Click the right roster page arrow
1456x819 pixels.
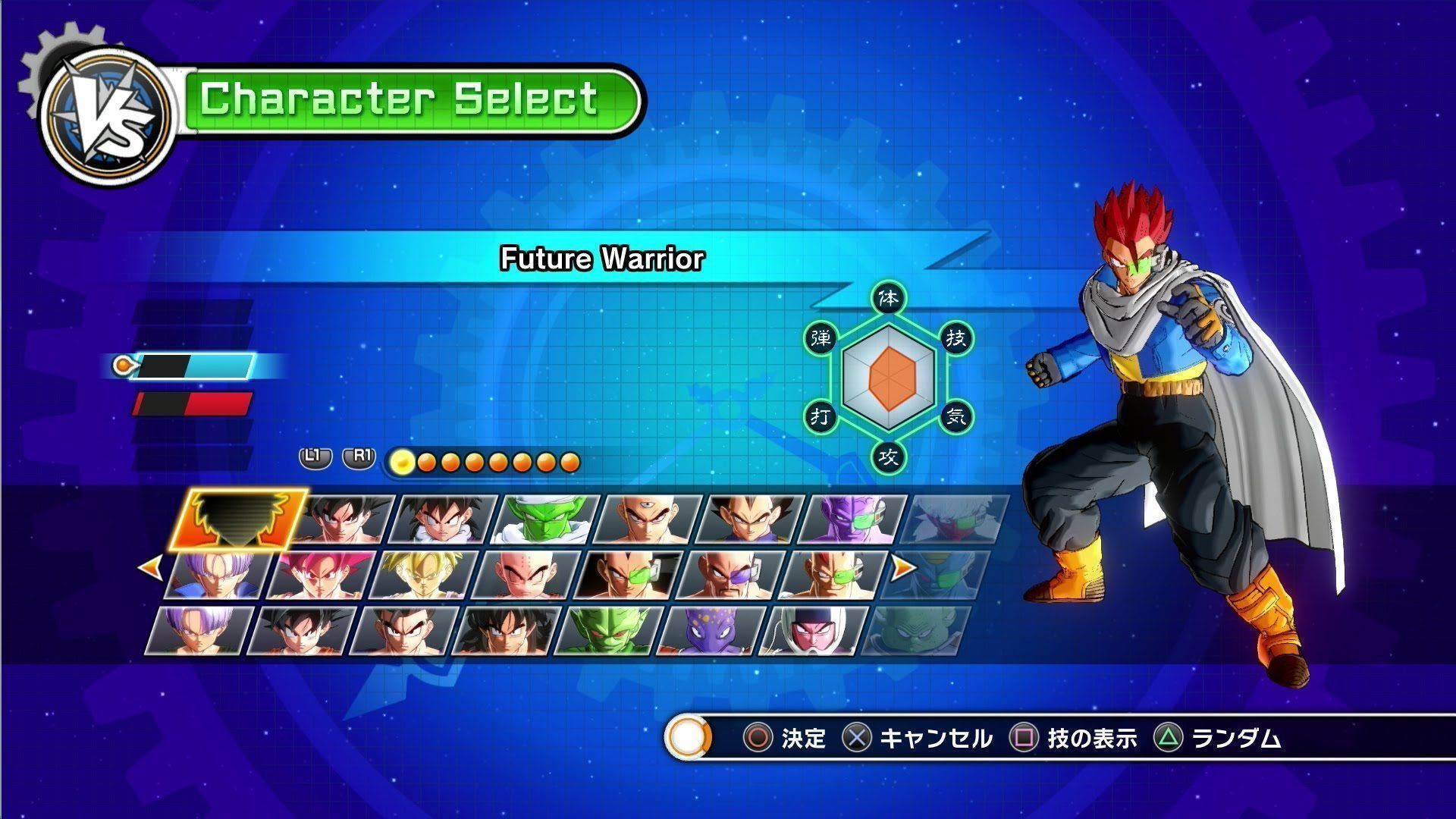[902, 567]
